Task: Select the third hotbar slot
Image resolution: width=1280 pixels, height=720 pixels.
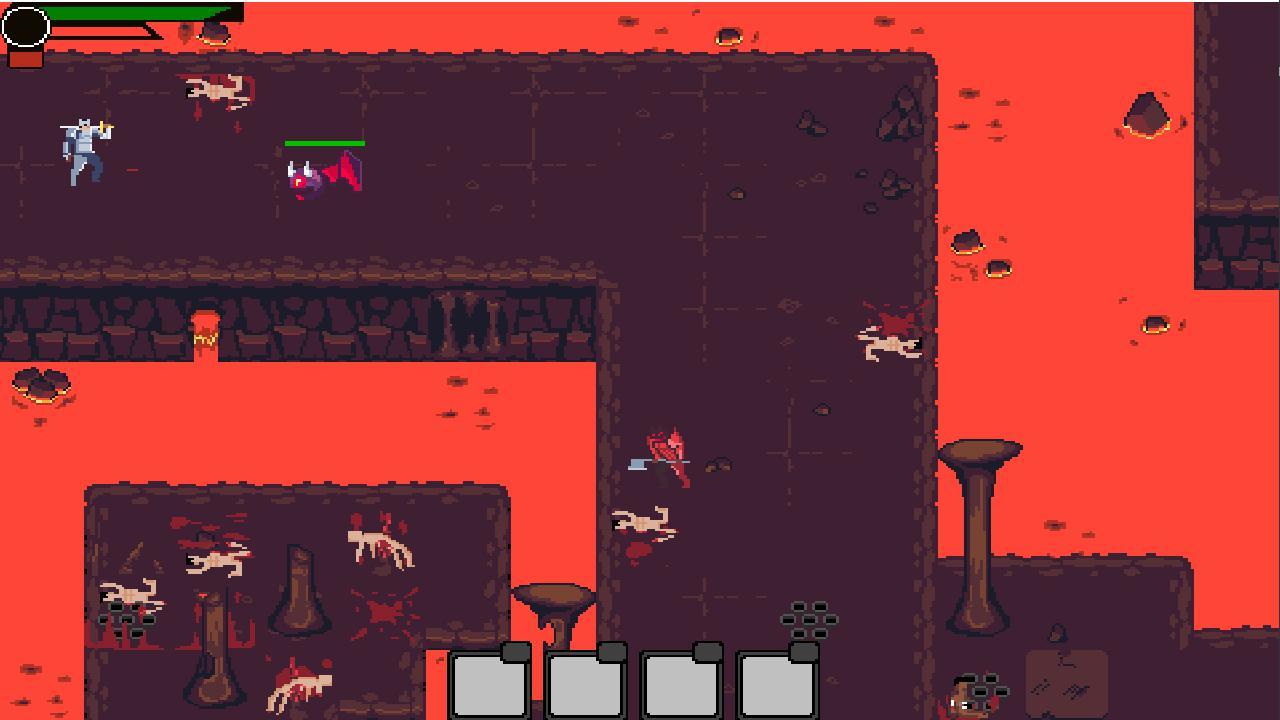Action: (680, 687)
